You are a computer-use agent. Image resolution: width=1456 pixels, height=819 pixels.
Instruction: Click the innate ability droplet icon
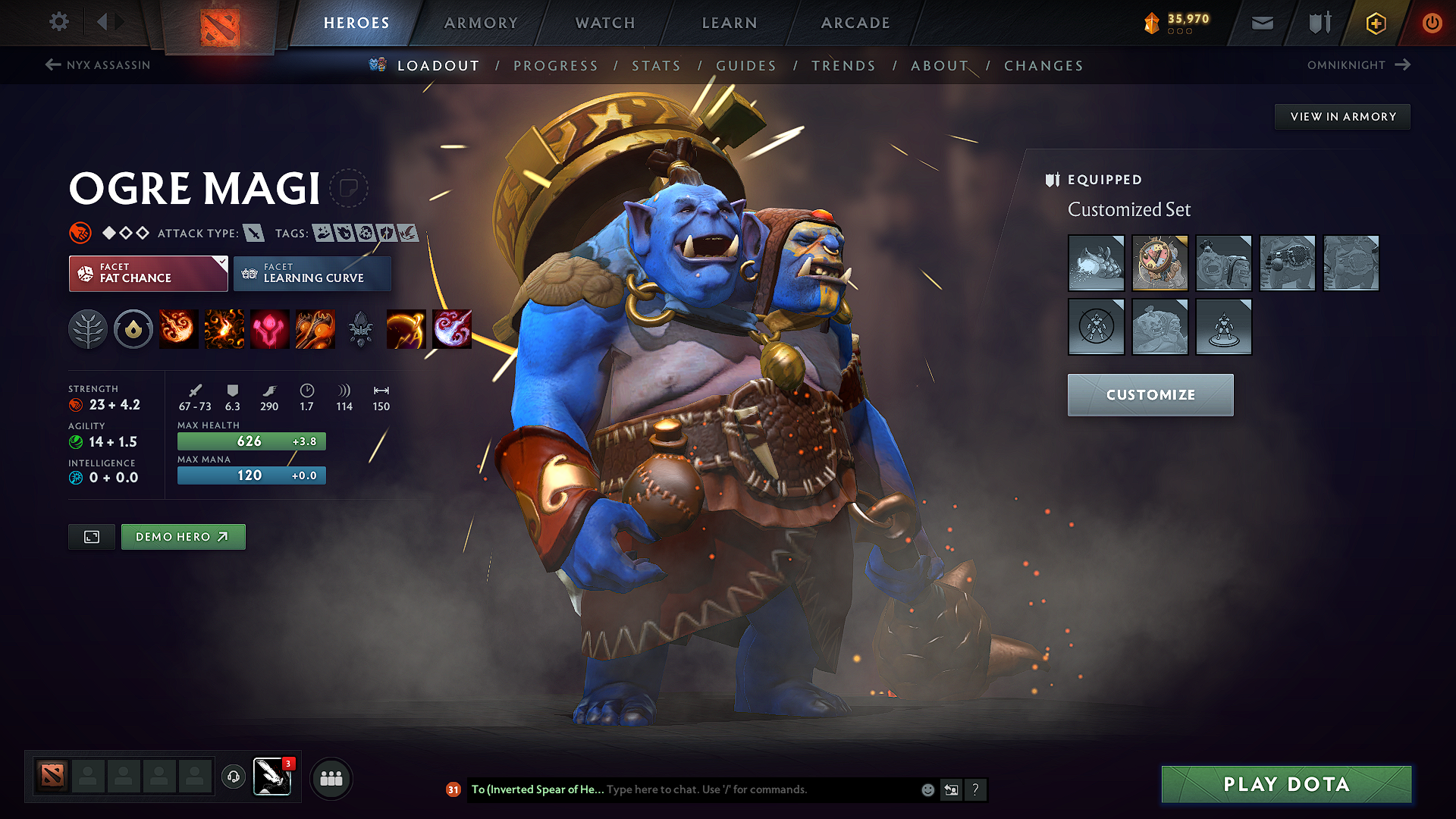133,328
